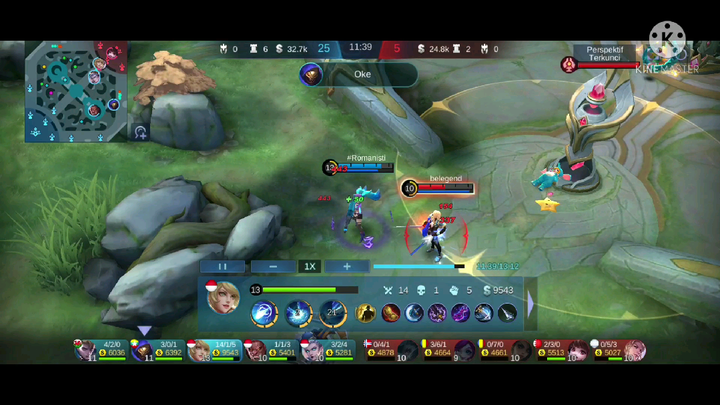Seek along the replay progress bar

click(420, 267)
